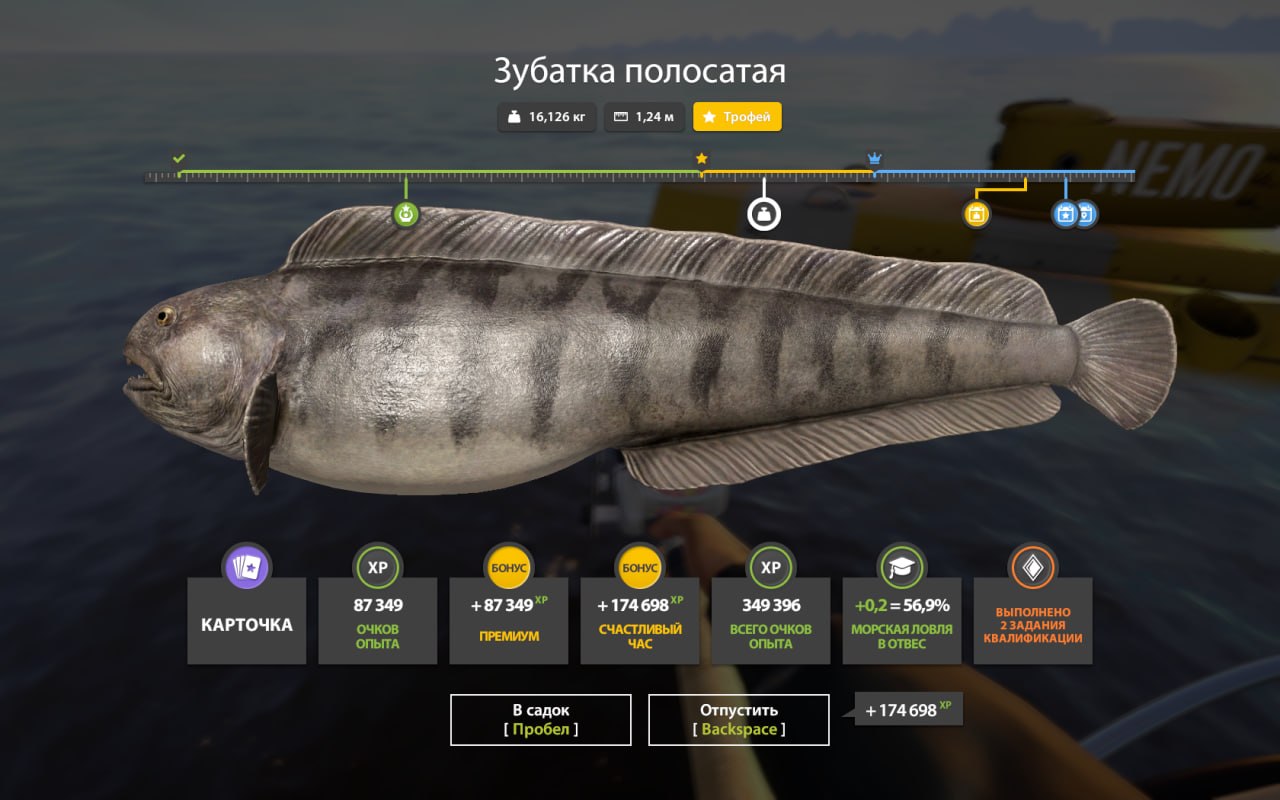This screenshot has height=800, width=1280.
Task: Click the green XP medal above 87 349
Action: coord(377,568)
